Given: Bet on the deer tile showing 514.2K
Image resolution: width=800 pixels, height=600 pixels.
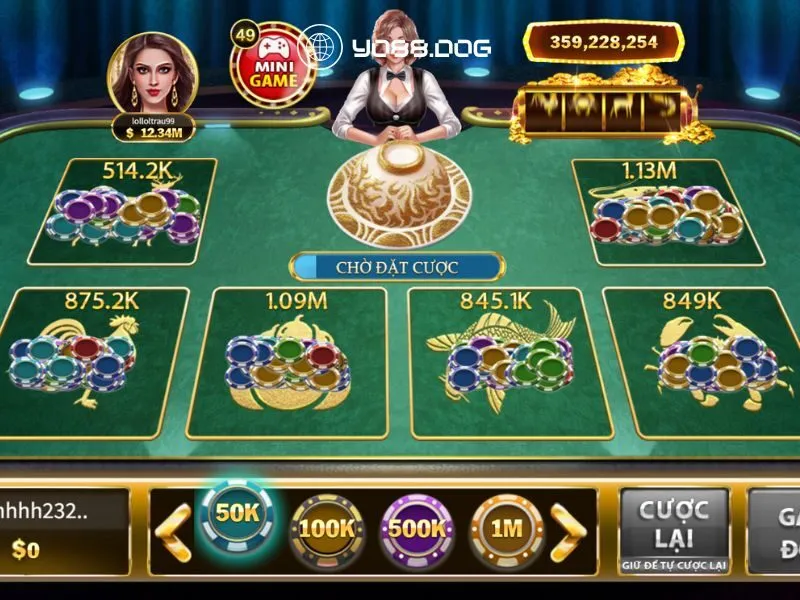Looking at the screenshot, I should (x=122, y=211).
